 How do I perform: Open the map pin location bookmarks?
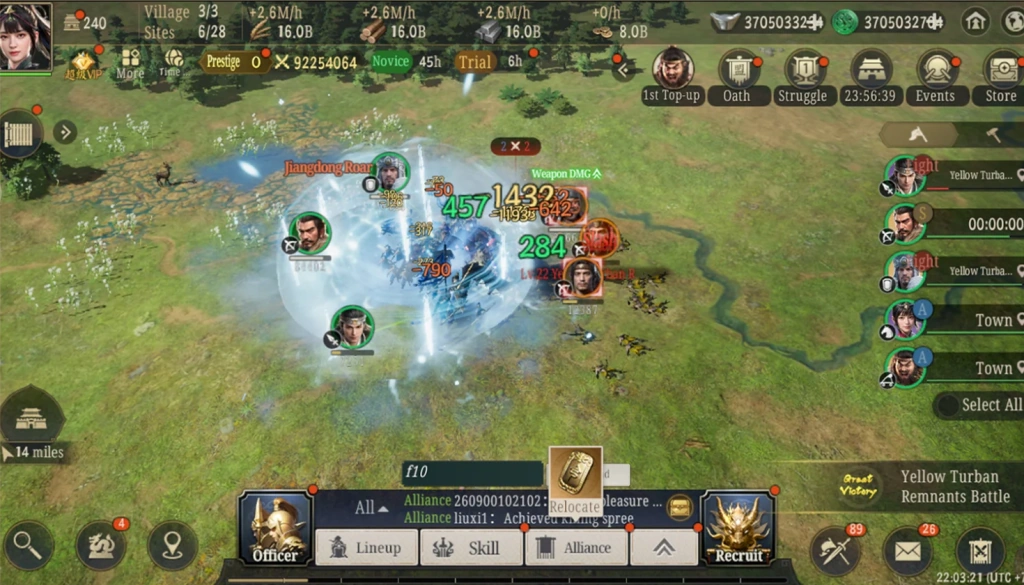pos(172,546)
